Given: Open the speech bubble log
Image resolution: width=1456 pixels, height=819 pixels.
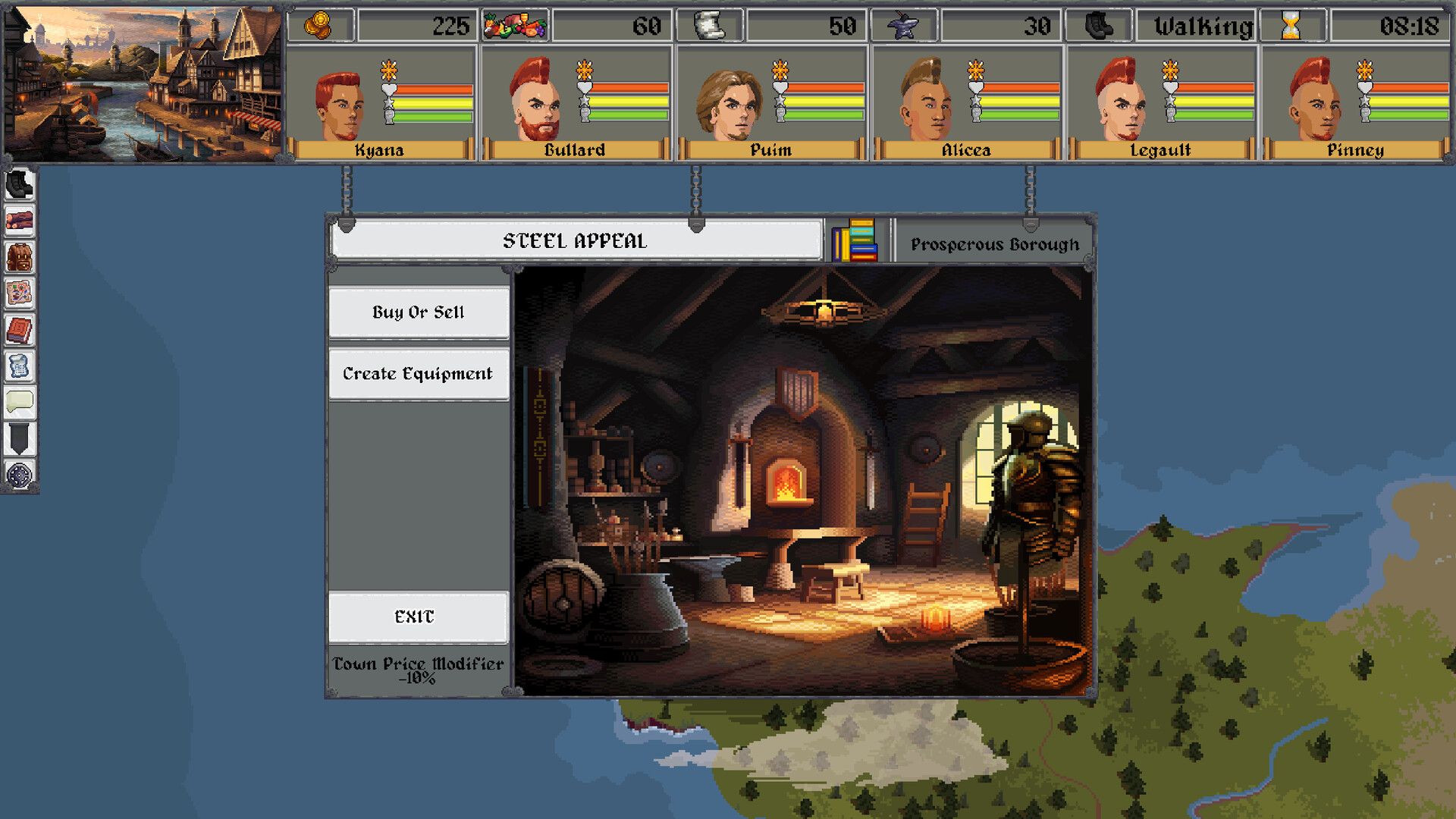Looking at the screenshot, I should click(19, 402).
